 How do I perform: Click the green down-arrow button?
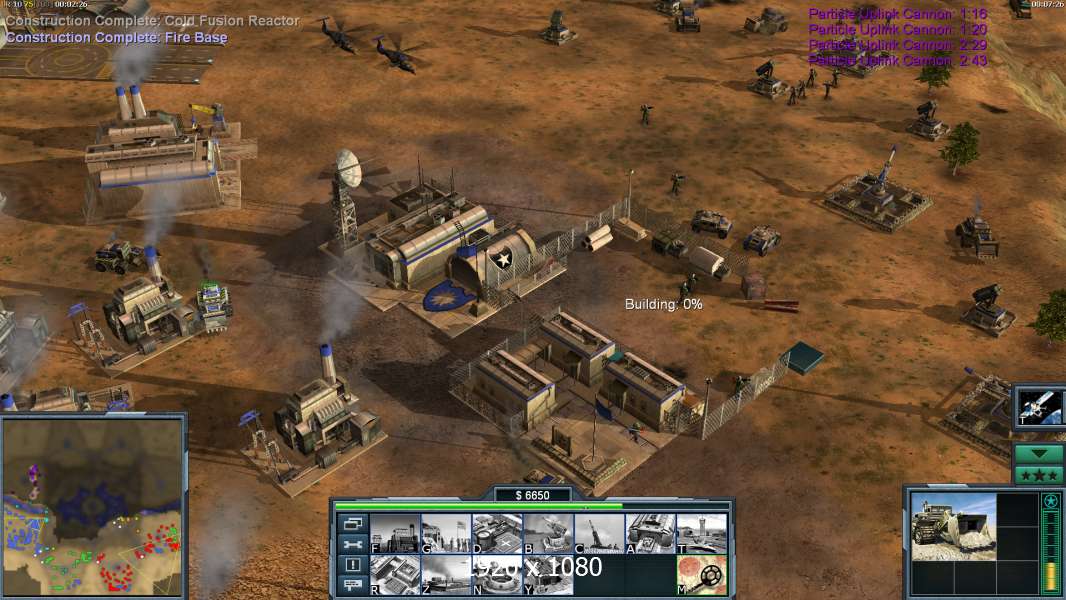pyautogui.click(x=1039, y=453)
